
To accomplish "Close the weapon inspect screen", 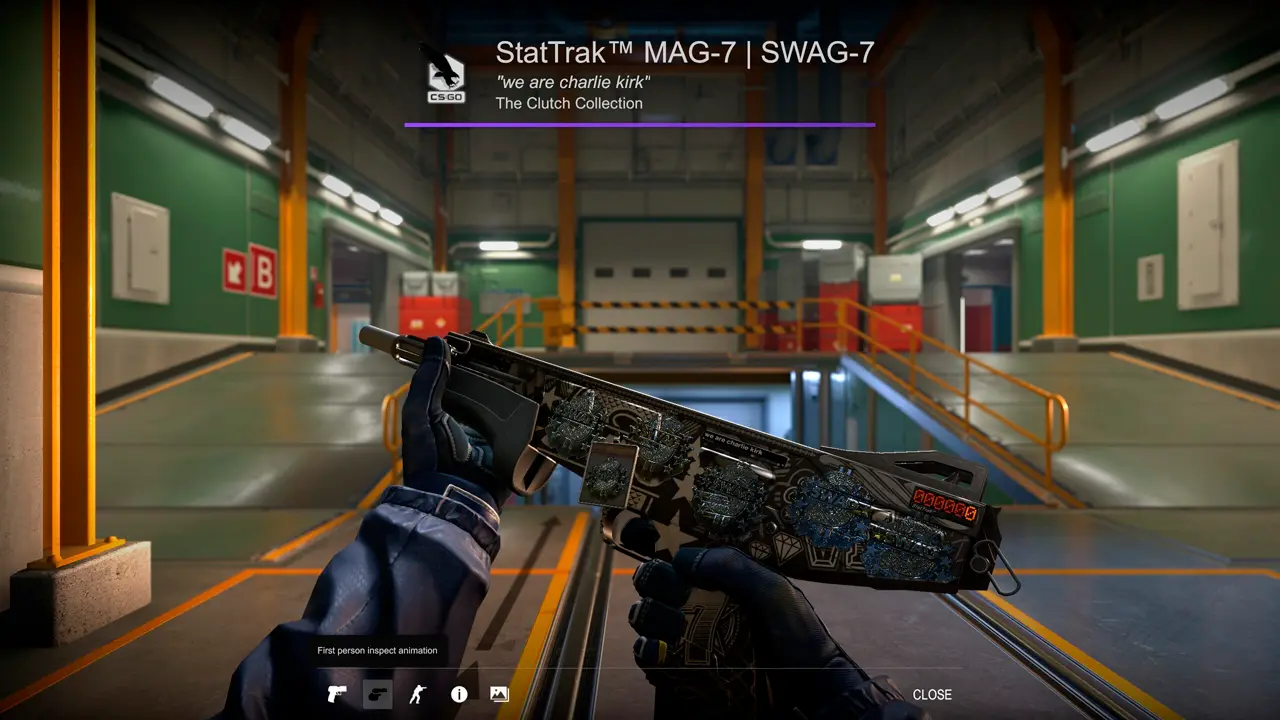I will point(931,694).
